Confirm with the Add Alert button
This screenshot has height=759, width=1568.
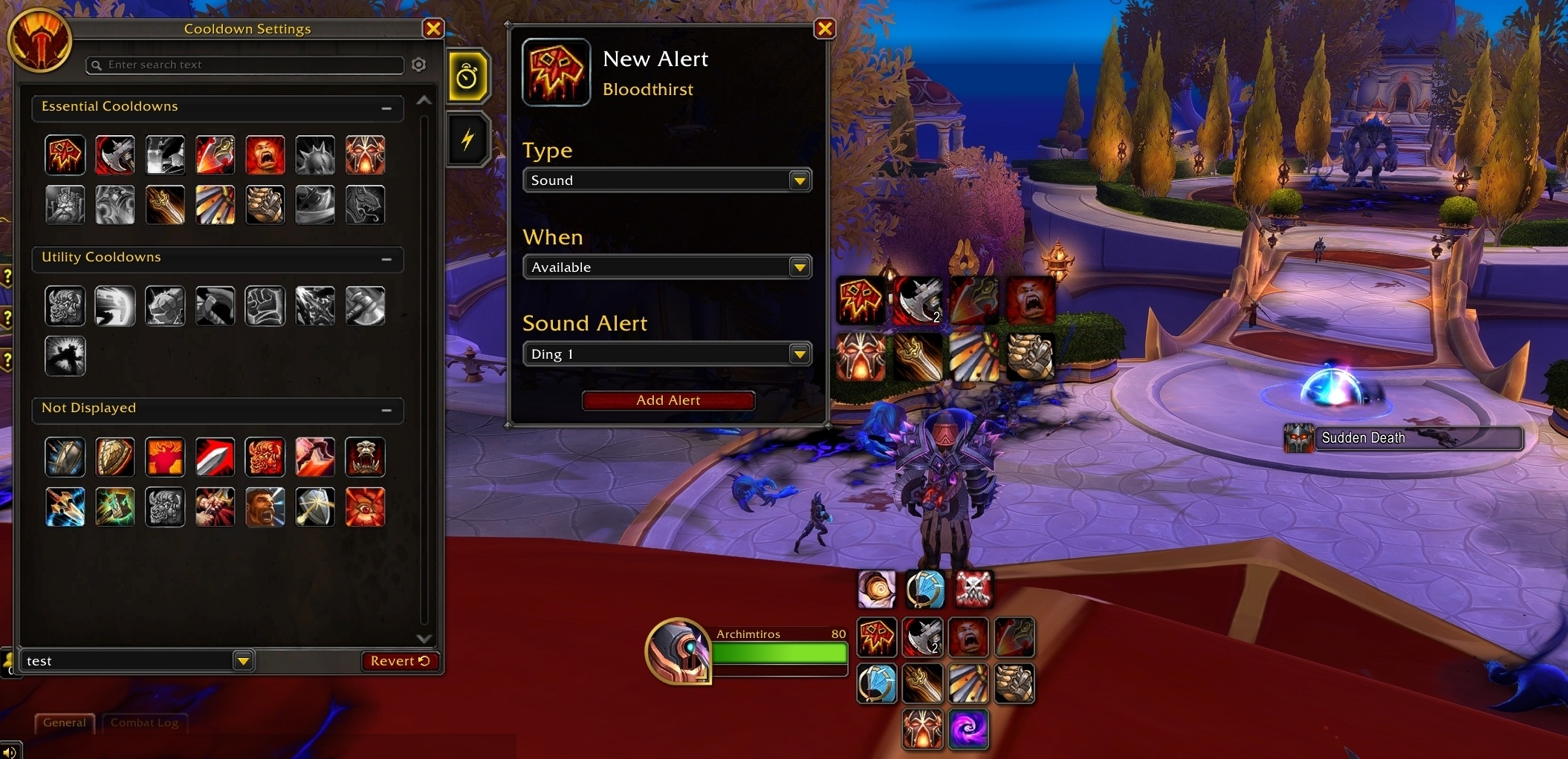click(668, 400)
